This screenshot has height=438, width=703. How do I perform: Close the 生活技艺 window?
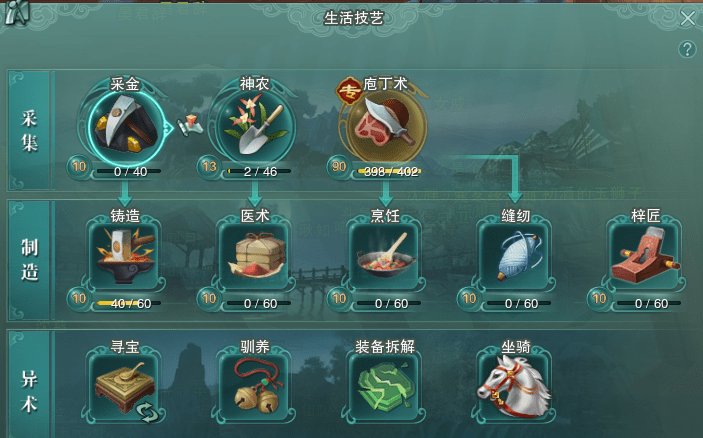(x=687, y=19)
